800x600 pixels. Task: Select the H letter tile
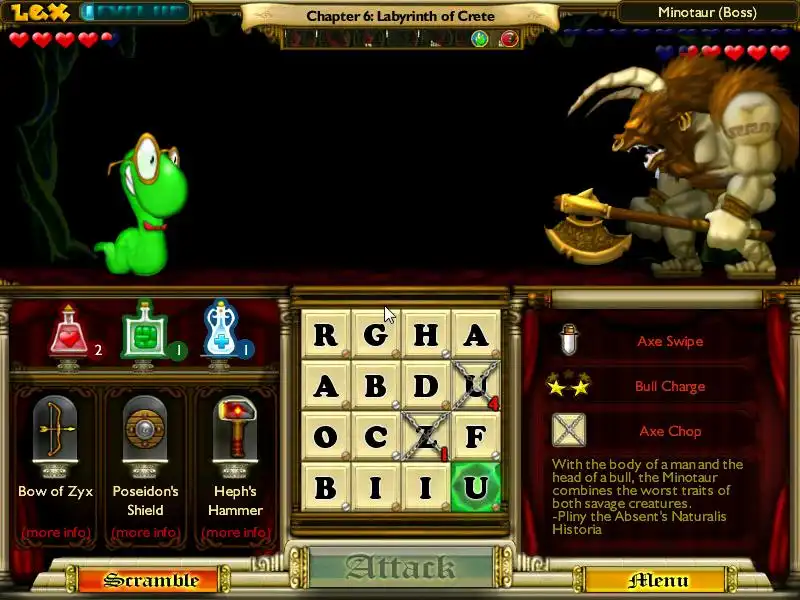pyautogui.click(x=426, y=334)
